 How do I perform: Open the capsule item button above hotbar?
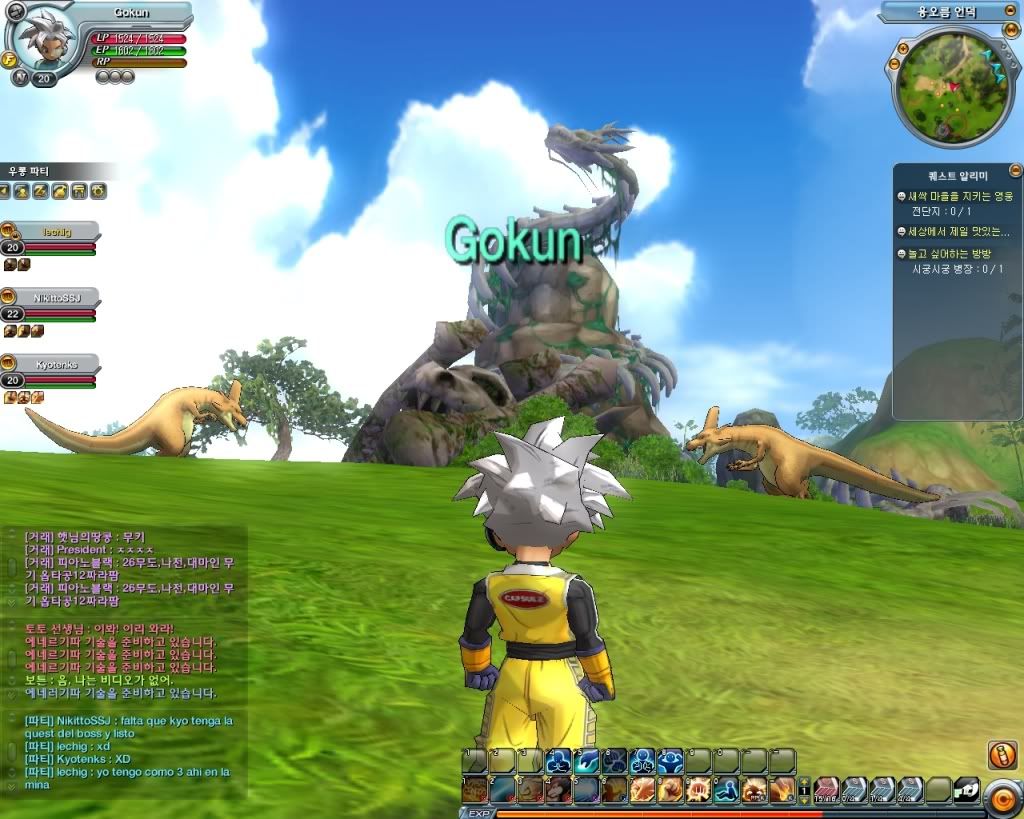point(1001,755)
